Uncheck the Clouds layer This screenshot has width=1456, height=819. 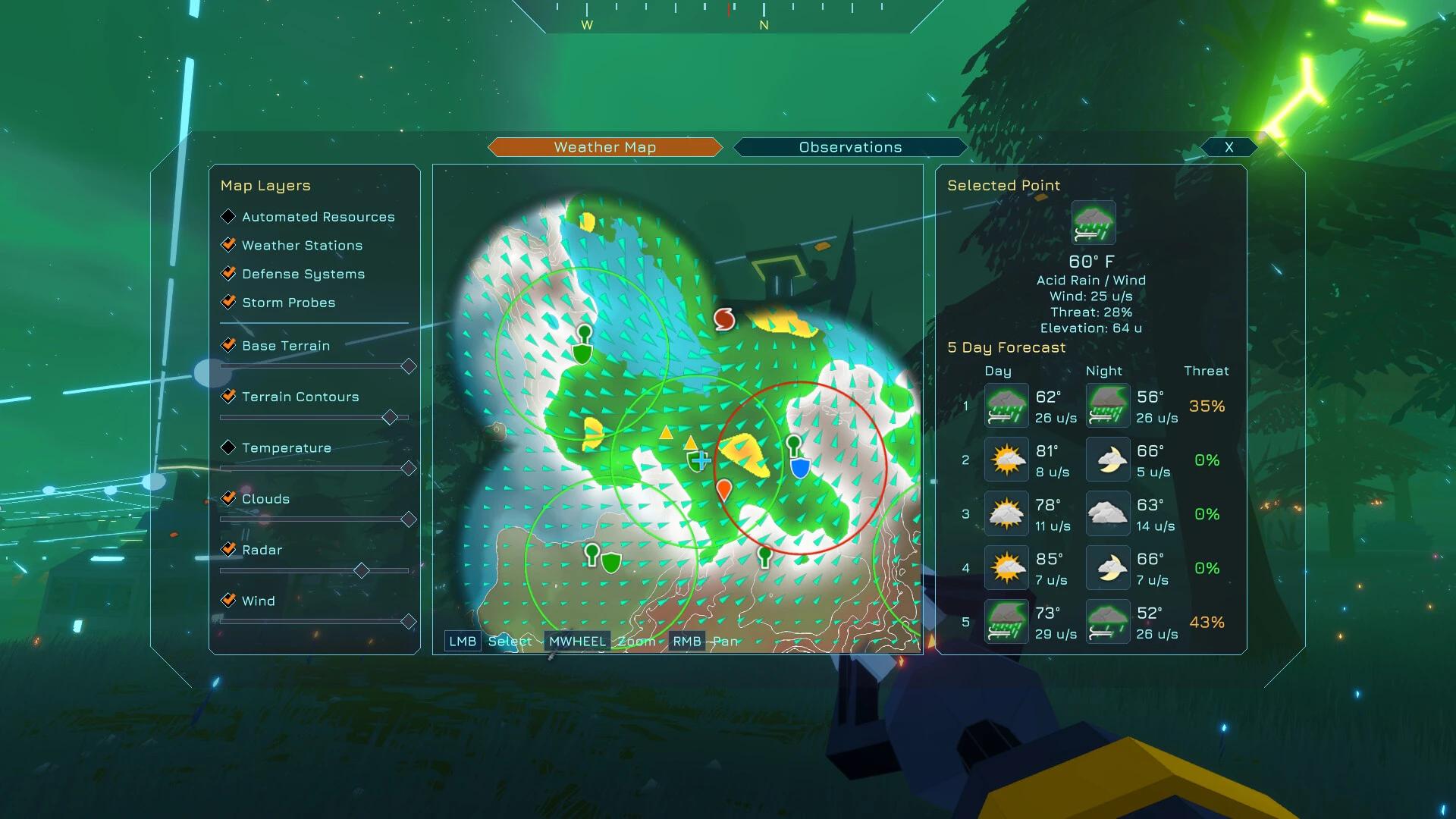pos(229,499)
